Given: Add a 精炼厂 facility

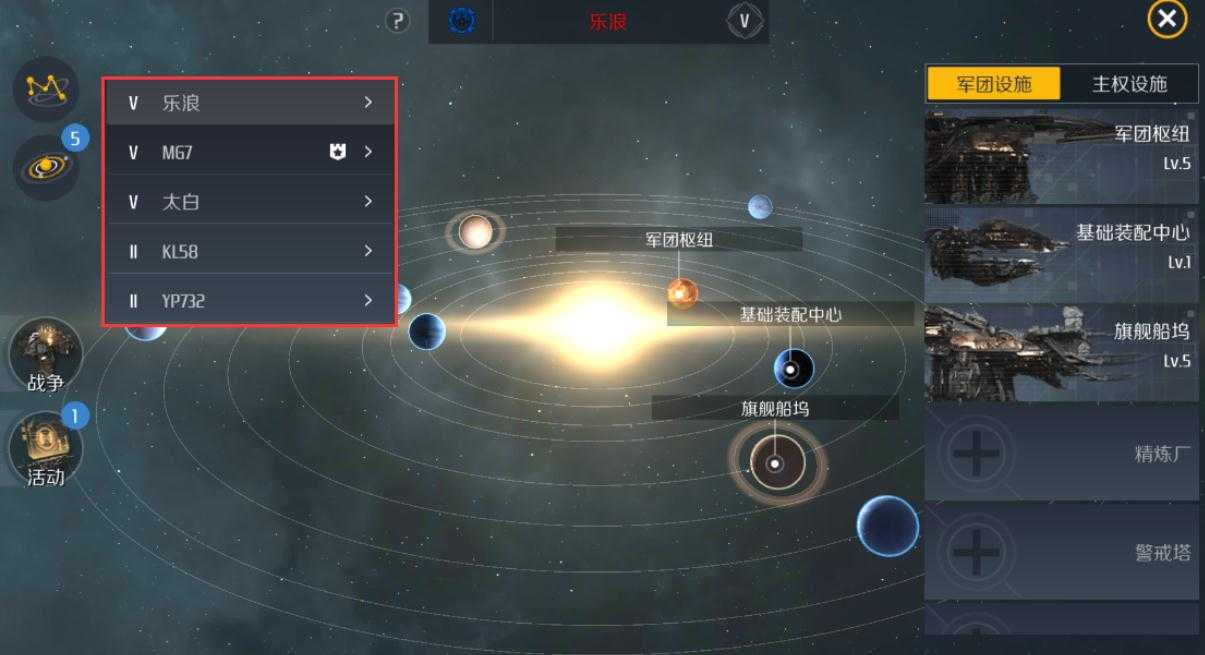Looking at the screenshot, I should pyautogui.click(x=1061, y=454).
